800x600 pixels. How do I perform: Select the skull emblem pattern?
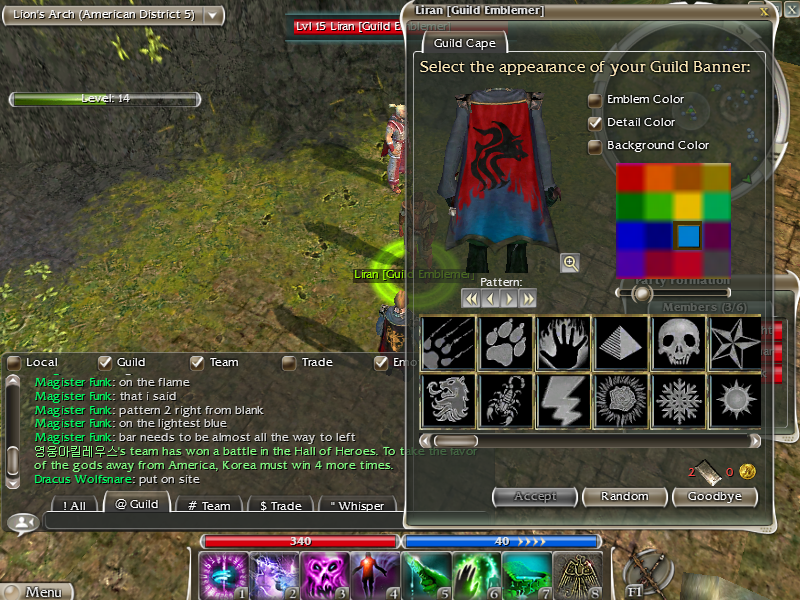[x=675, y=342]
